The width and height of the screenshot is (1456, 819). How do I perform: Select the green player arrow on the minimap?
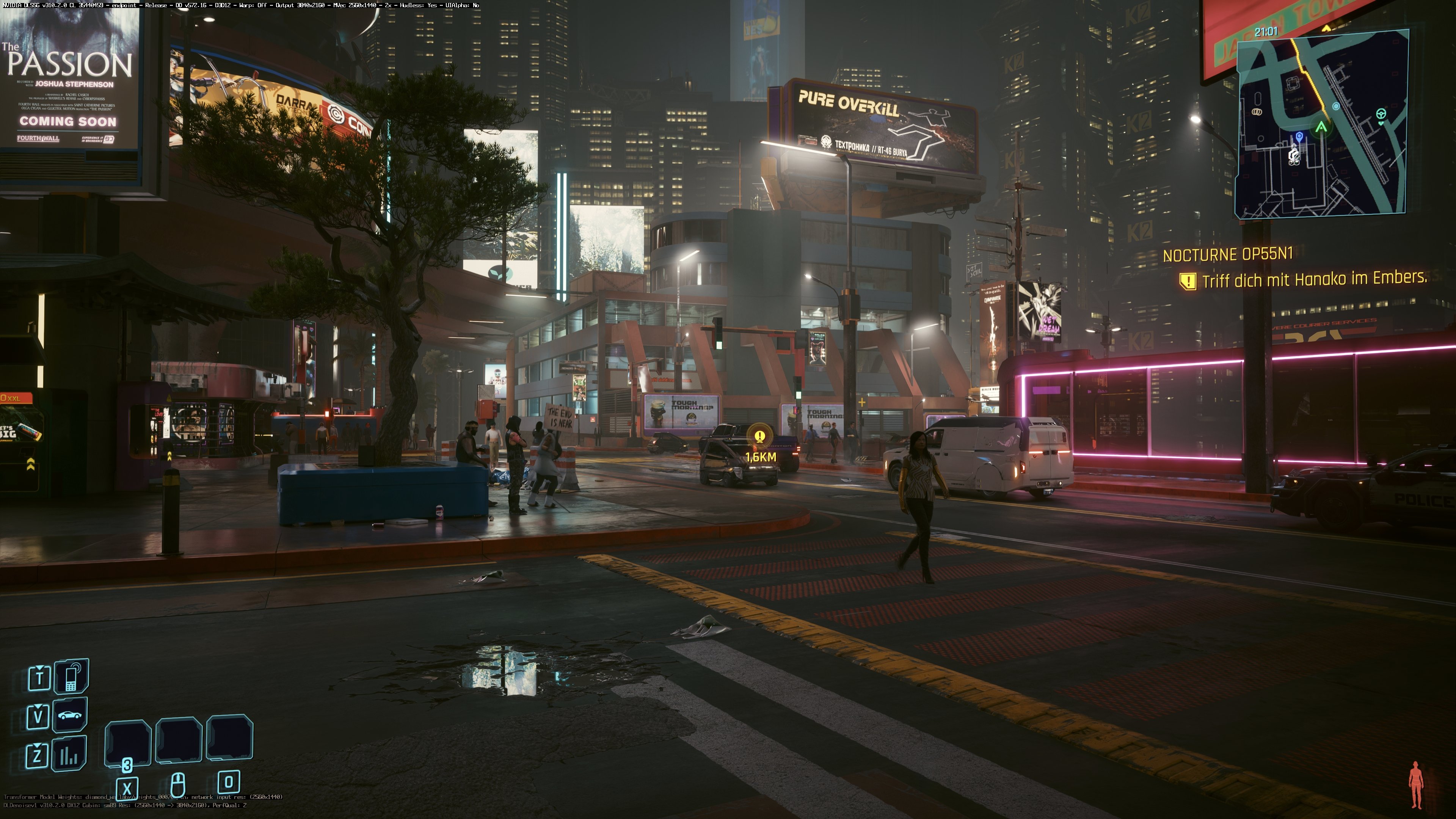click(x=1321, y=127)
